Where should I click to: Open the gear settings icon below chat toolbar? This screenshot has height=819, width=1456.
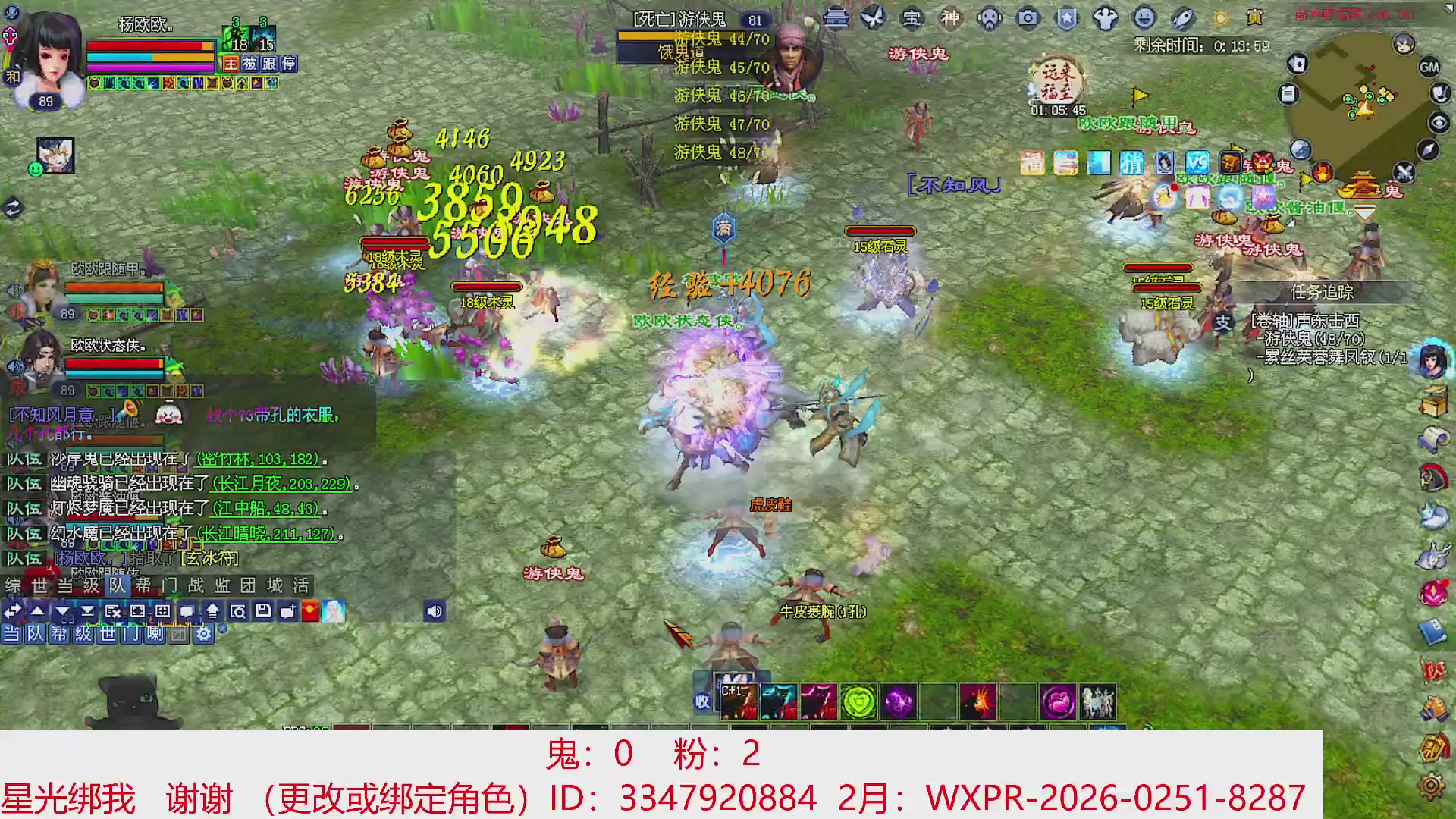[x=205, y=634]
